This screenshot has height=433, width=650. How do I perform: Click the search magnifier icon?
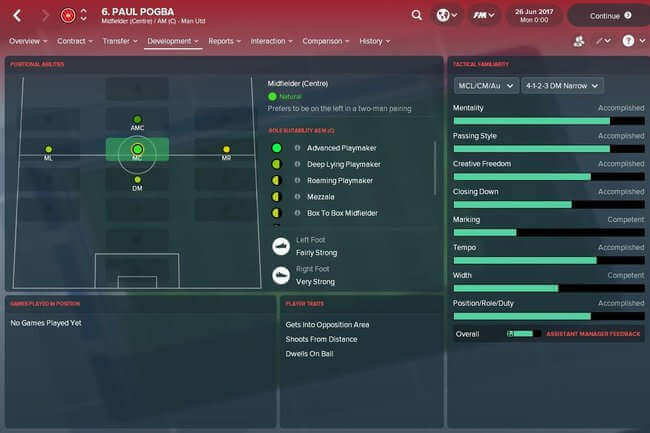416,15
